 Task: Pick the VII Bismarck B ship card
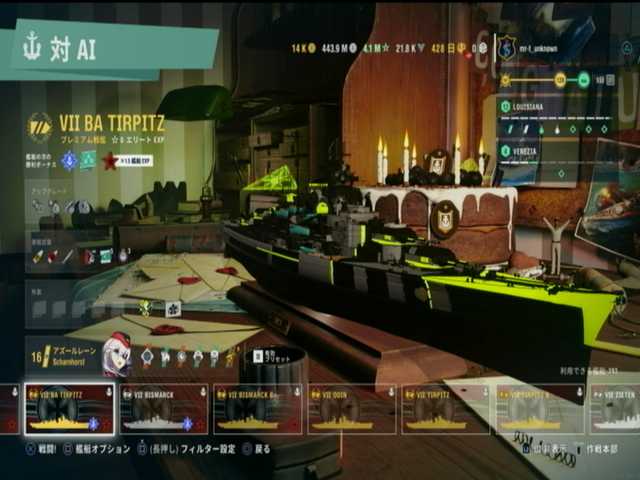[x=257, y=410]
